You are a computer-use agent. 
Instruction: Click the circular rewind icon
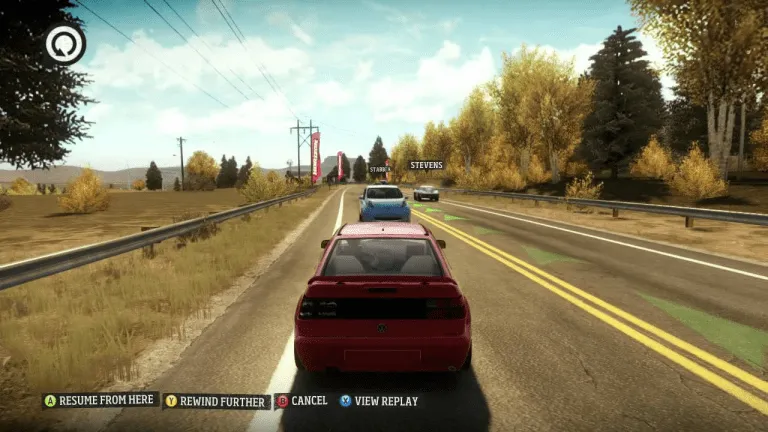[65, 44]
